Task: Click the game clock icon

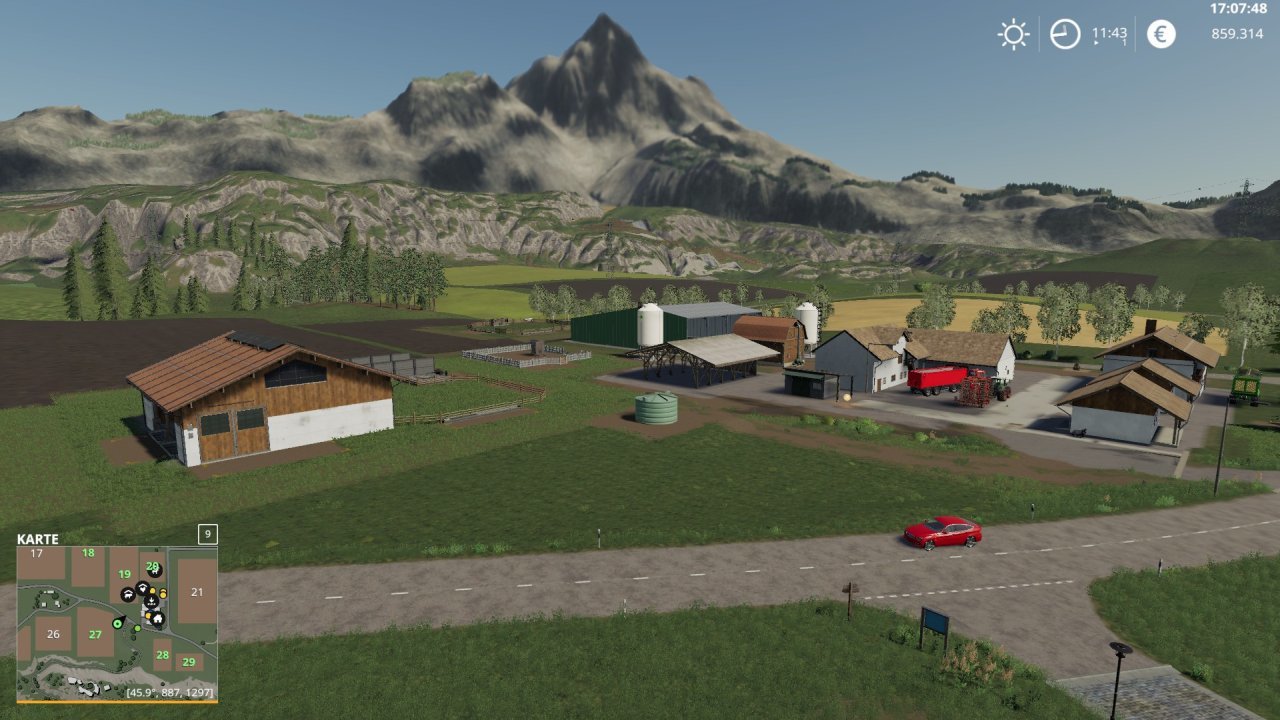Action: pos(1063,33)
